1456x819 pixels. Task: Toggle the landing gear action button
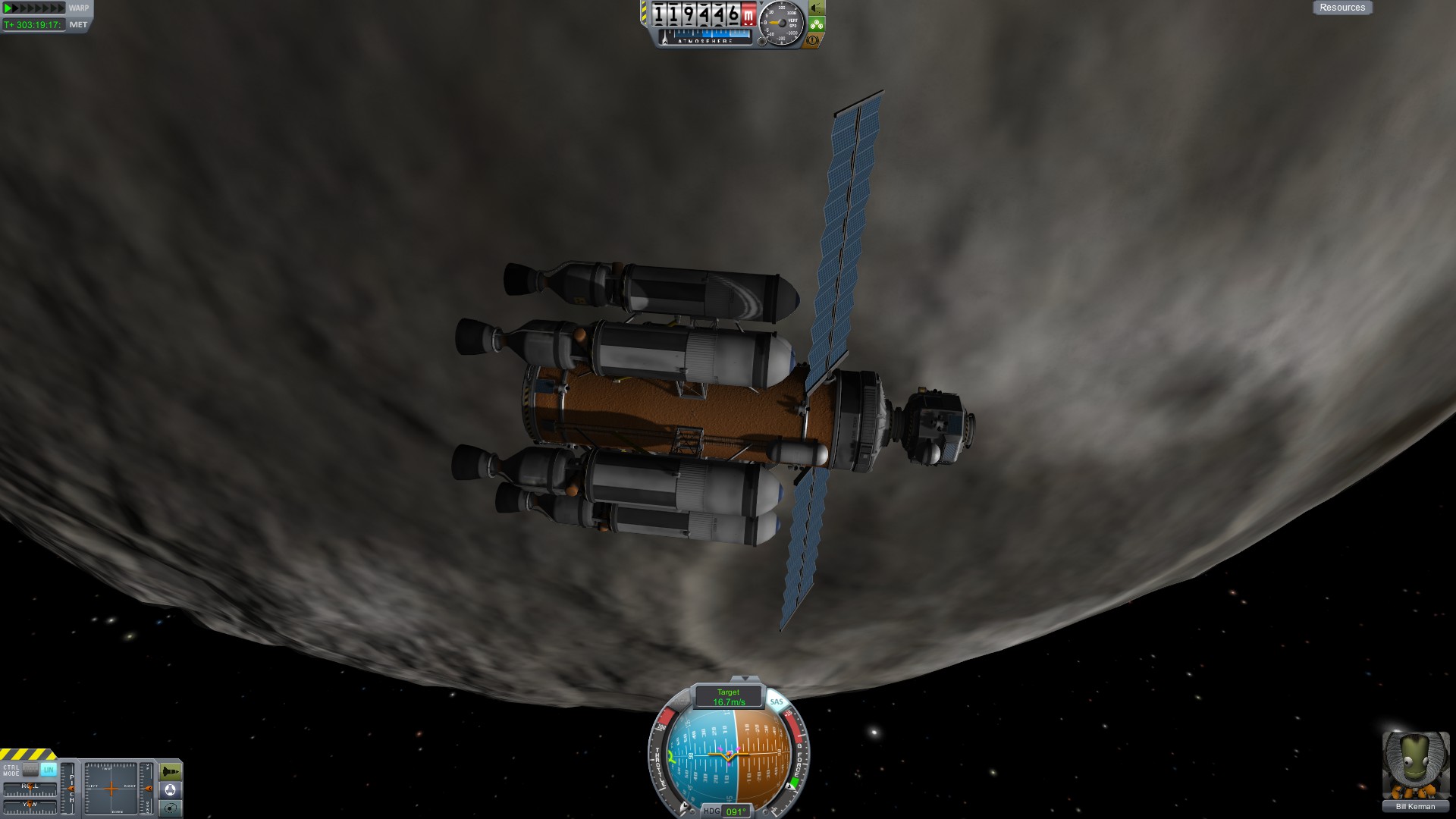[x=816, y=24]
